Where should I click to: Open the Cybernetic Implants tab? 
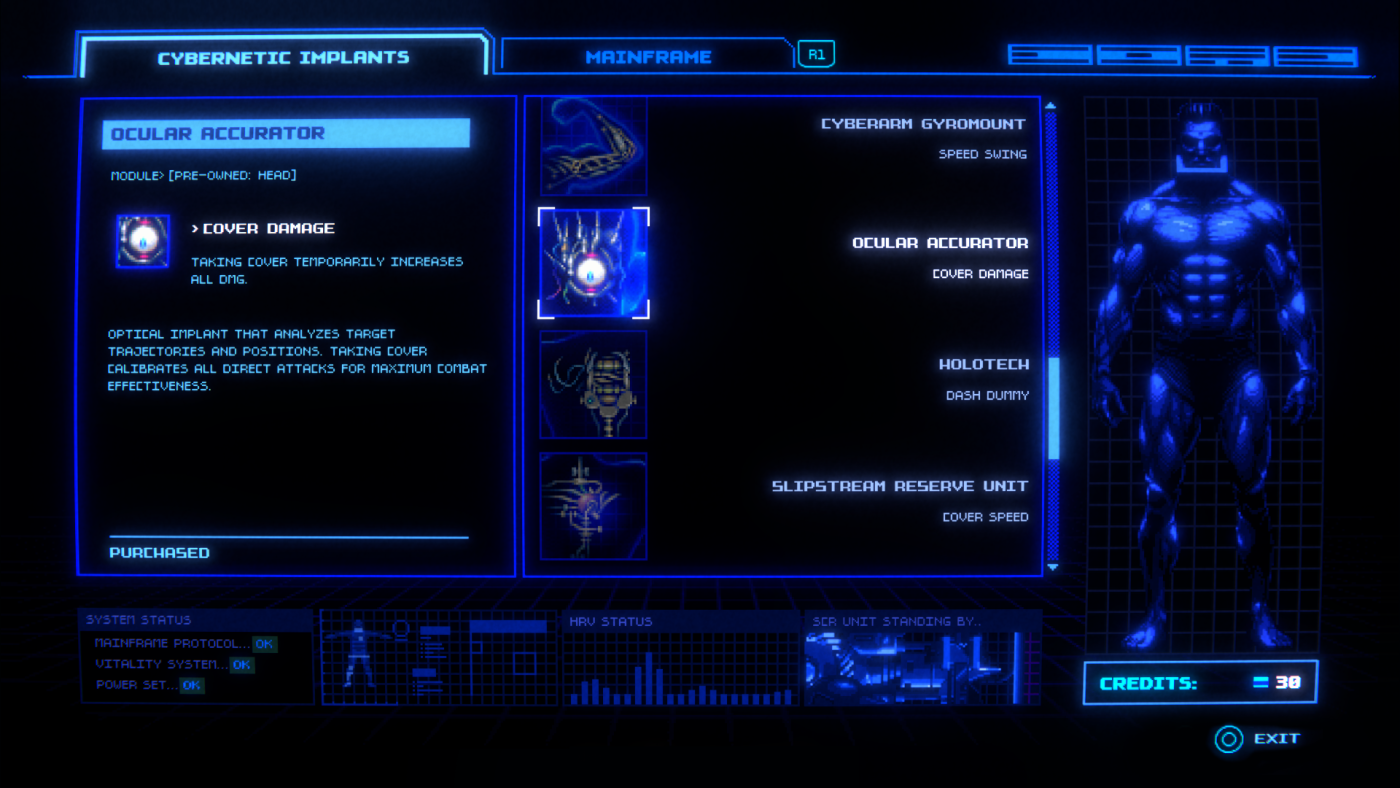(283, 57)
